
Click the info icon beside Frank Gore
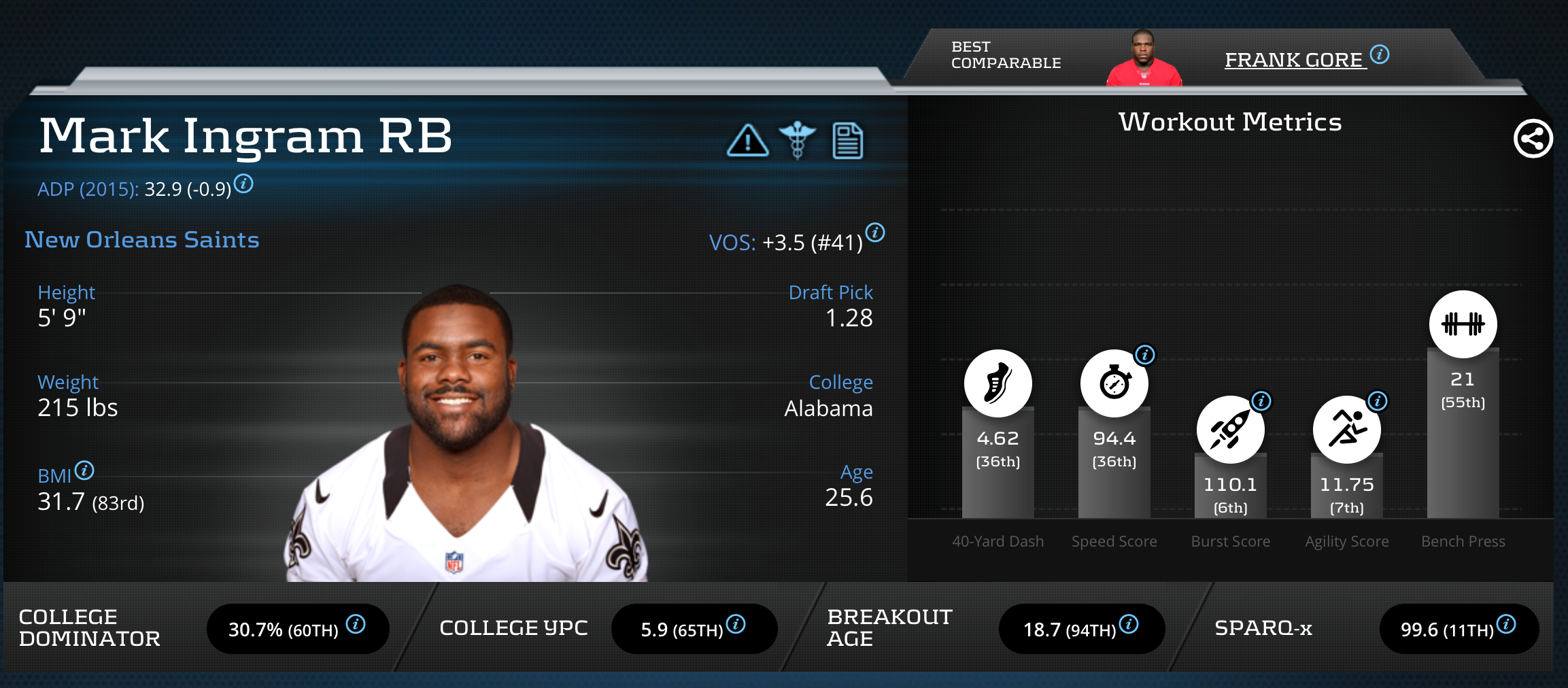click(x=1380, y=54)
